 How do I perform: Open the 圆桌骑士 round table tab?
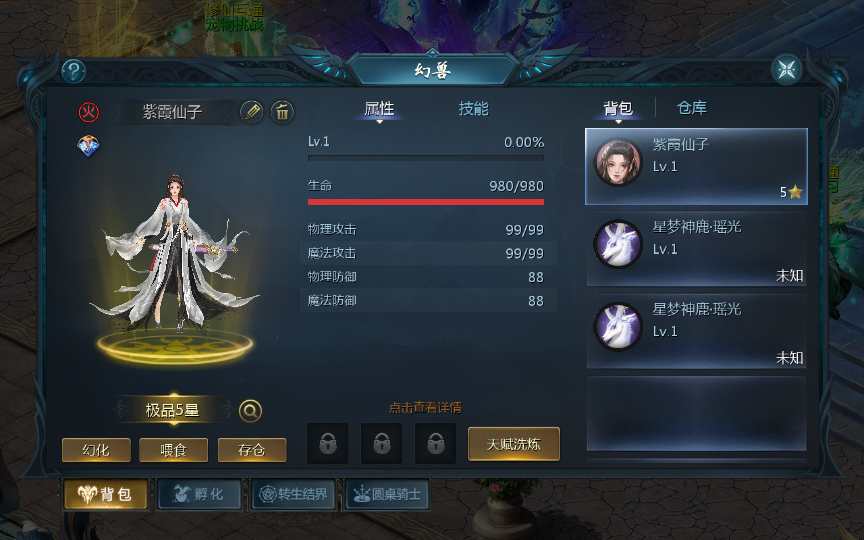[x=386, y=494]
